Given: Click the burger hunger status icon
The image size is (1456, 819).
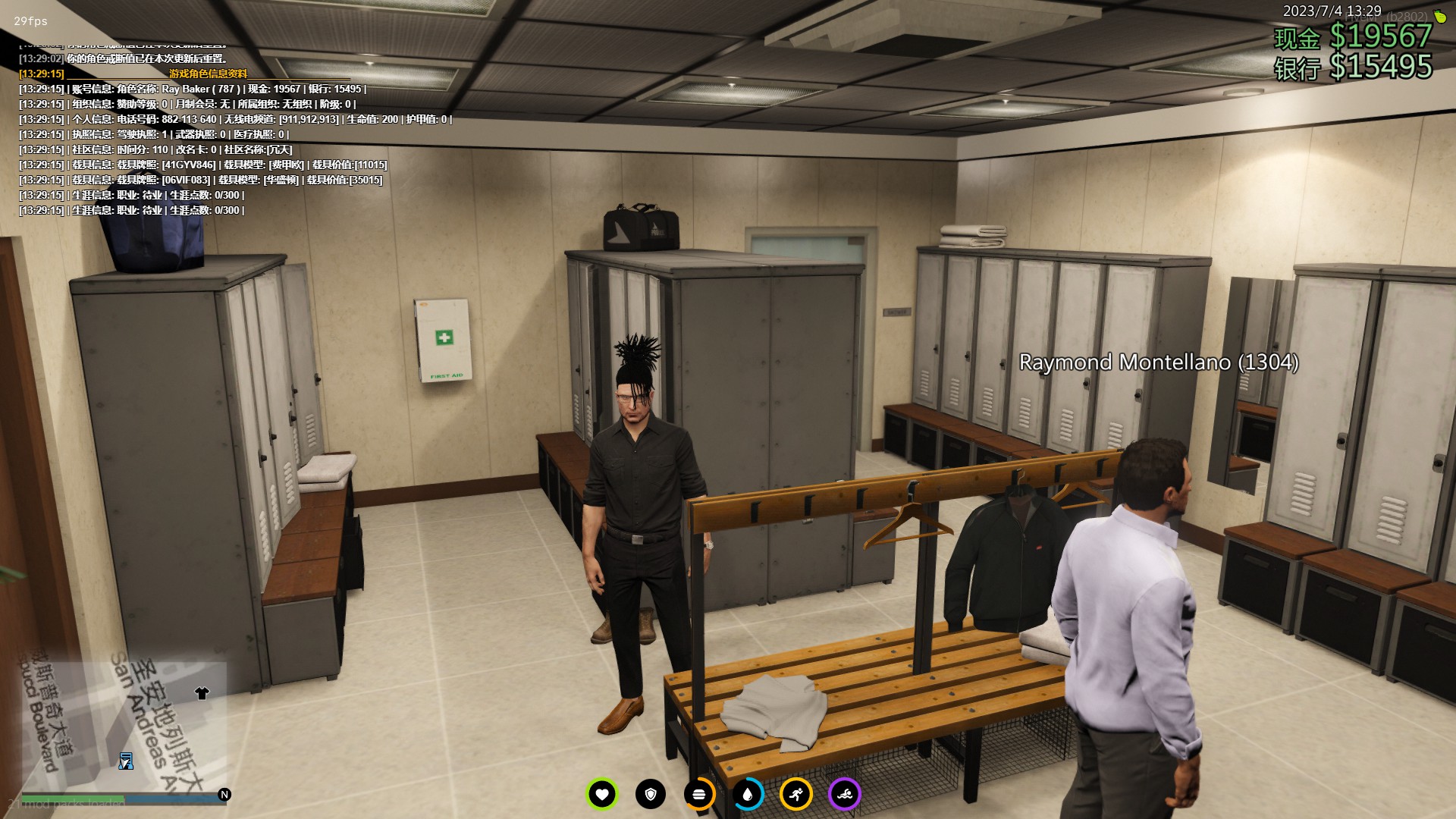Looking at the screenshot, I should [x=699, y=795].
